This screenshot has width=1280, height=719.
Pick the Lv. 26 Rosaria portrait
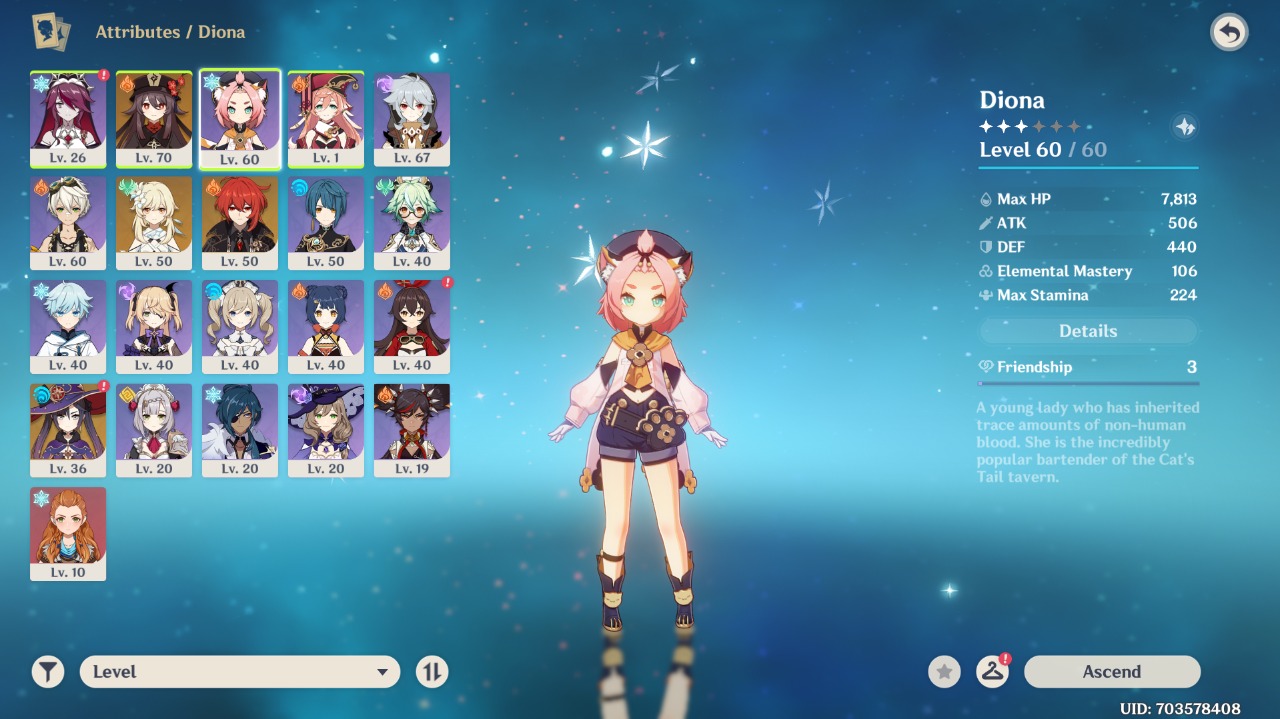pos(68,118)
